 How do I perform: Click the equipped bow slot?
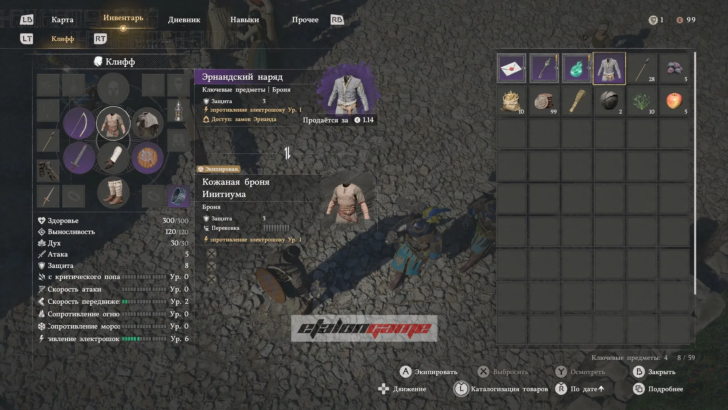pos(80,124)
